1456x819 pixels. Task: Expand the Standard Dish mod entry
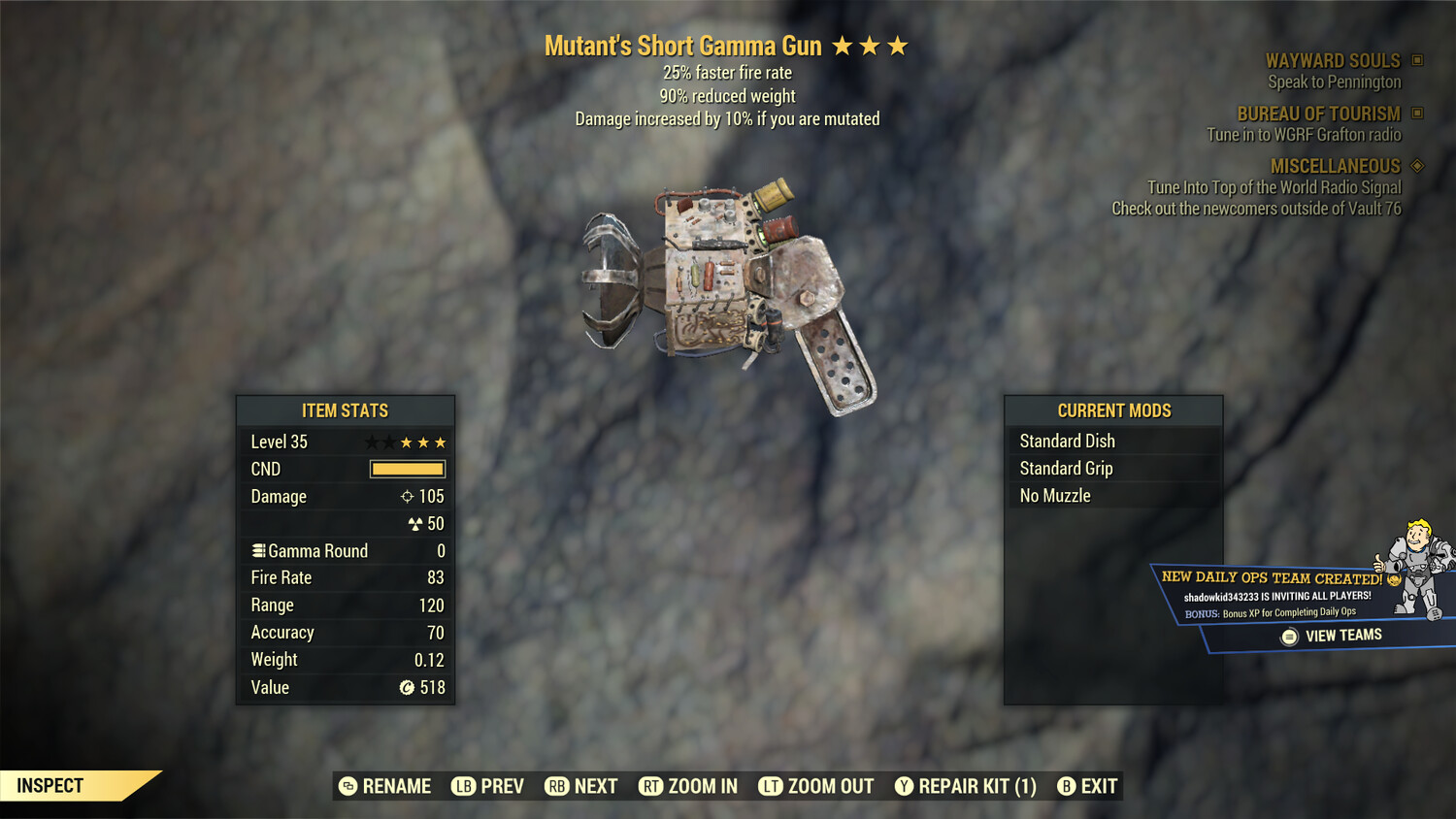pos(1066,441)
